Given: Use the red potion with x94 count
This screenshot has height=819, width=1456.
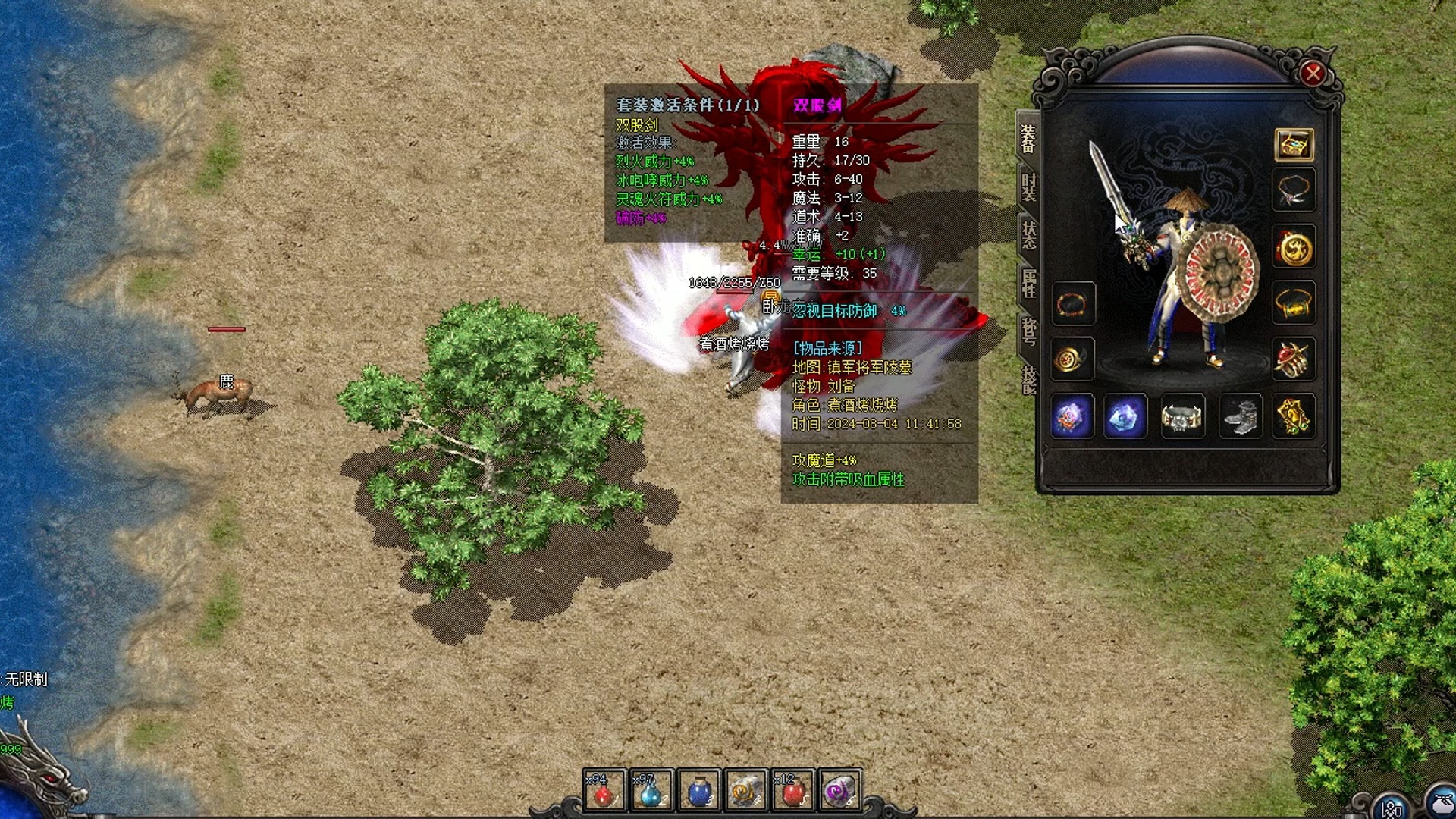Looking at the screenshot, I should [x=604, y=792].
